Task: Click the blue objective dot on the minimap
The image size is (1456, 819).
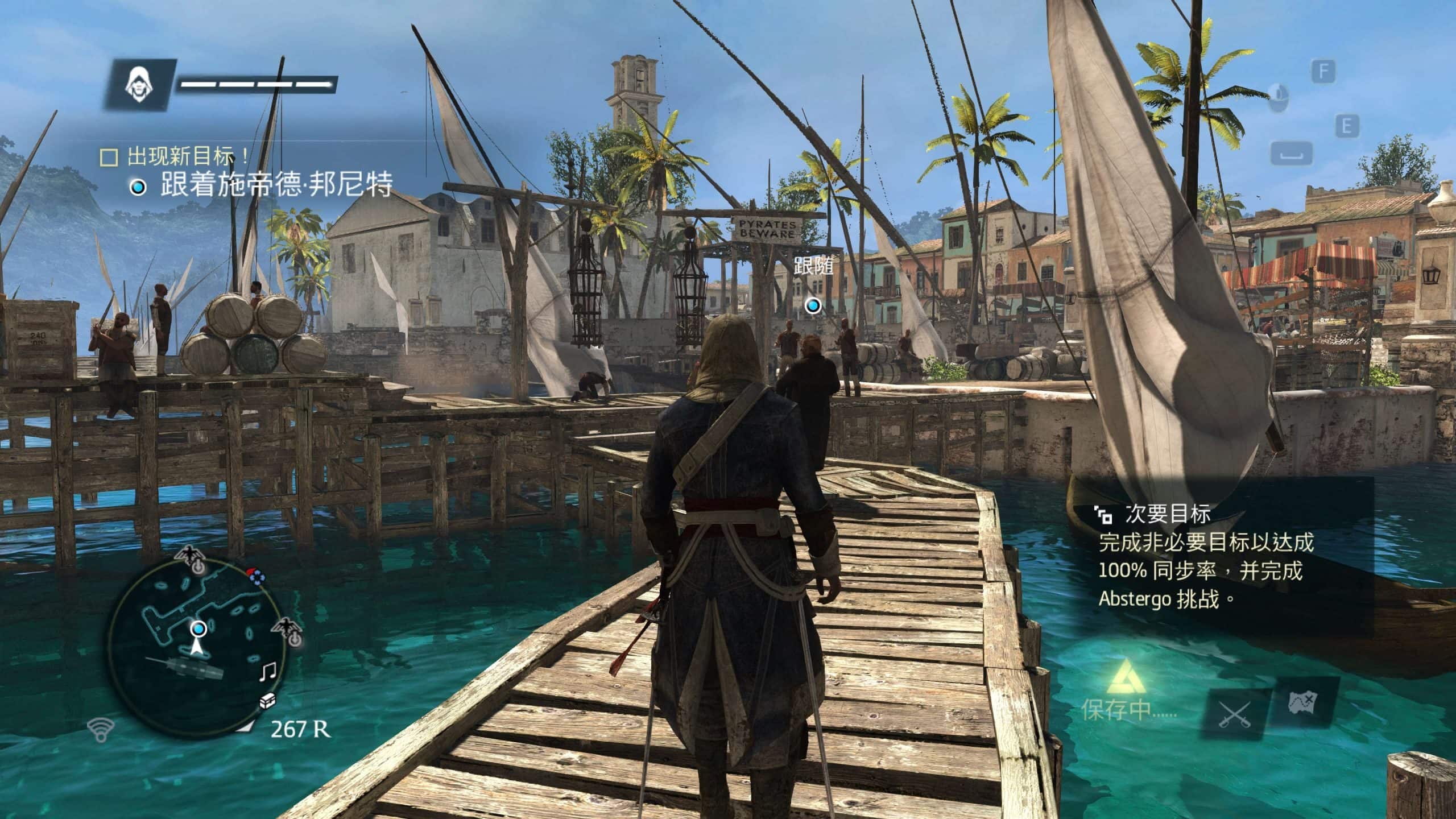Action: 198,628
